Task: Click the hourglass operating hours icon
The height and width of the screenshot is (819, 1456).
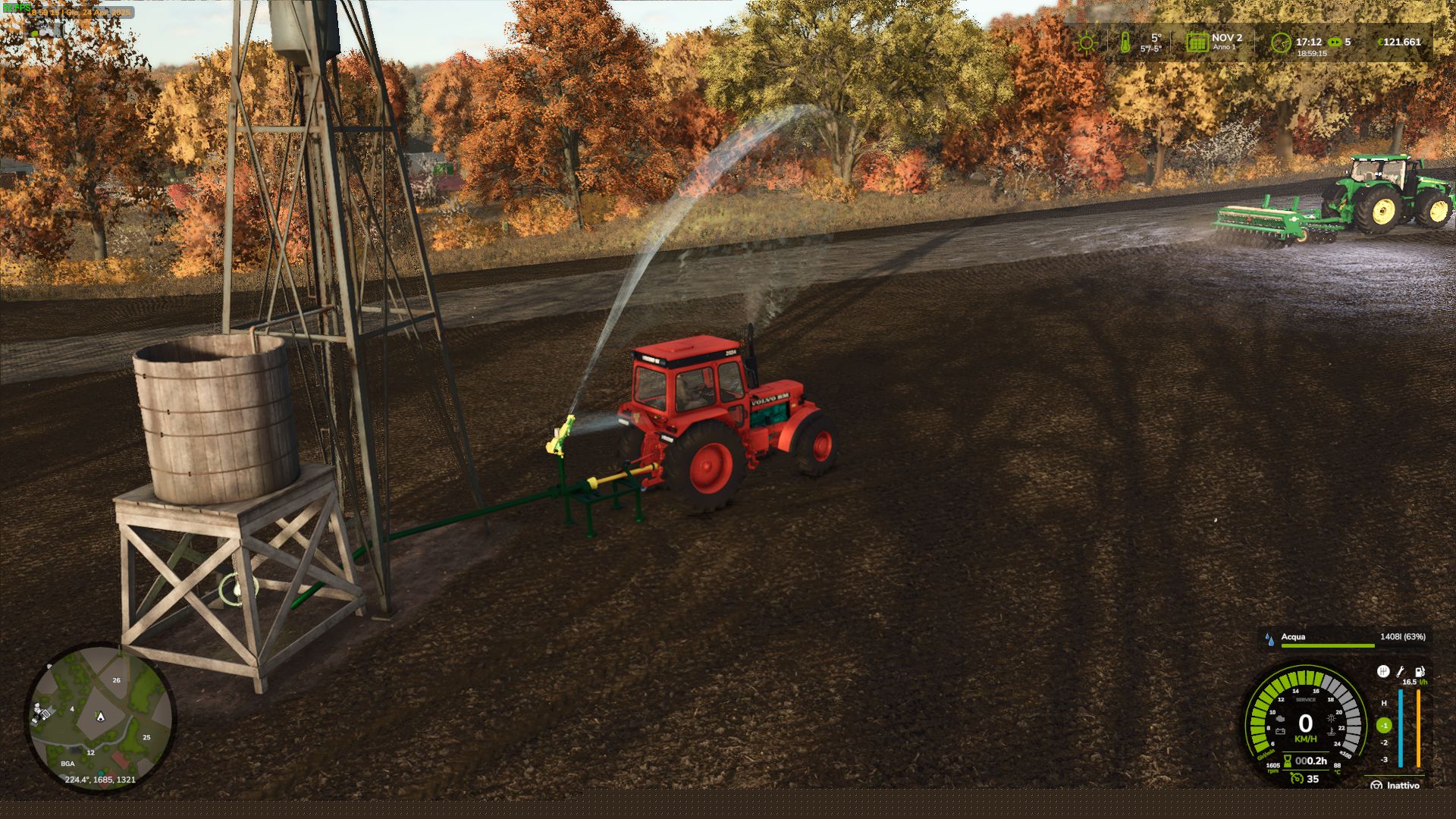Action: 1288,761
